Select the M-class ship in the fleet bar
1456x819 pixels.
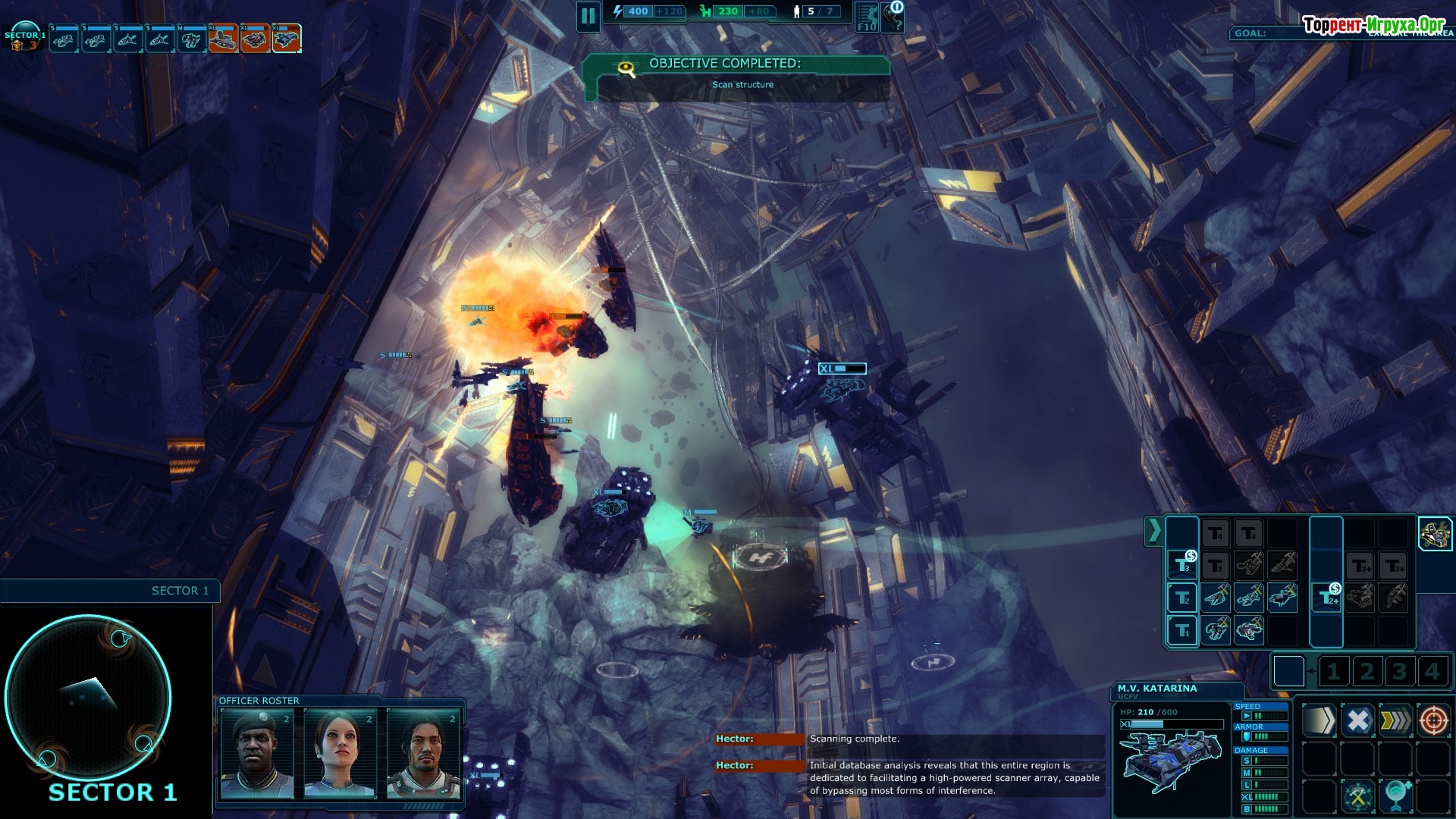coord(191,39)
